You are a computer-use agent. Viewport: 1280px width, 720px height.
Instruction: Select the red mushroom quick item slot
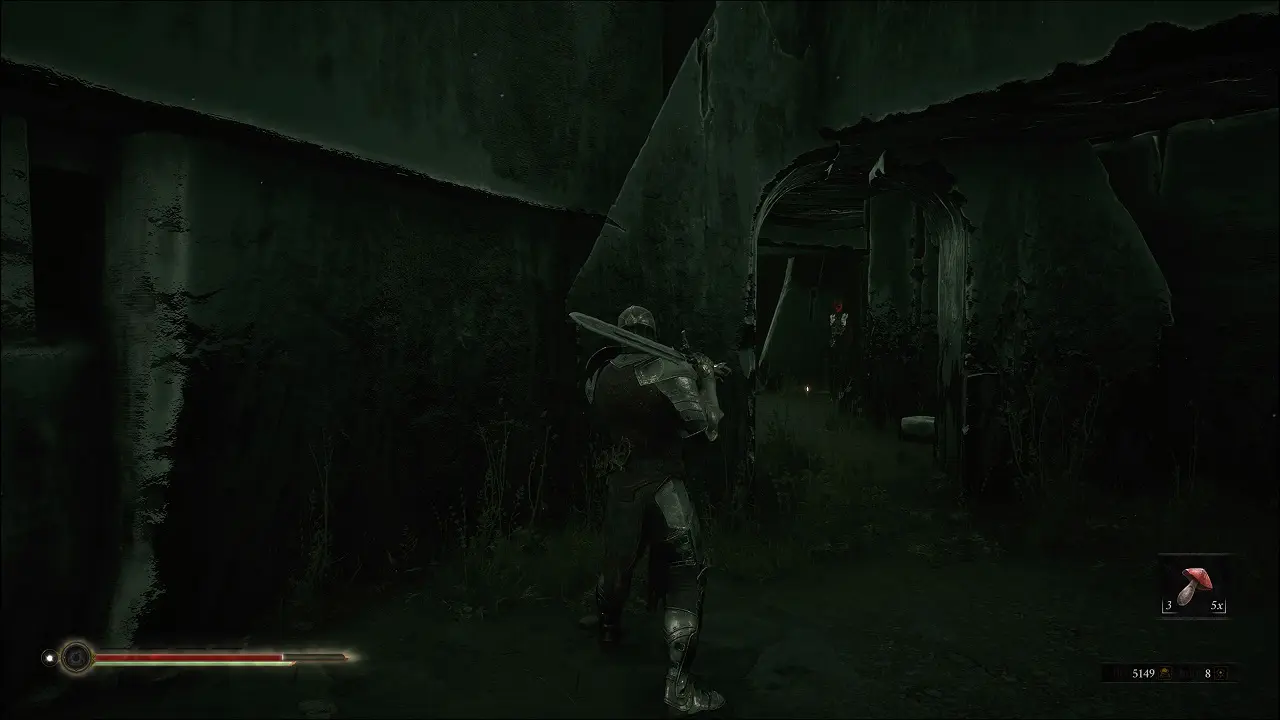click(1194, 585)
